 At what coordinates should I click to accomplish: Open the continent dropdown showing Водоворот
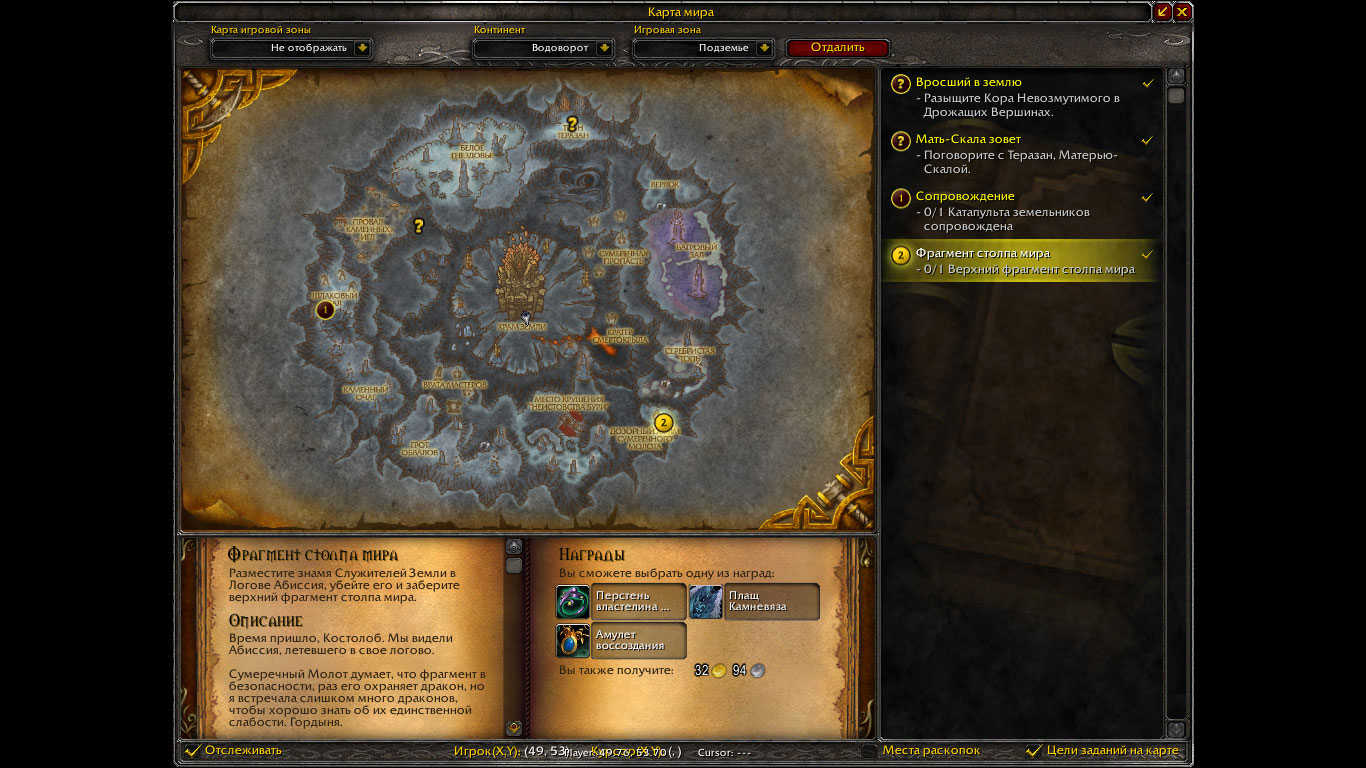[x=604, y=48]
